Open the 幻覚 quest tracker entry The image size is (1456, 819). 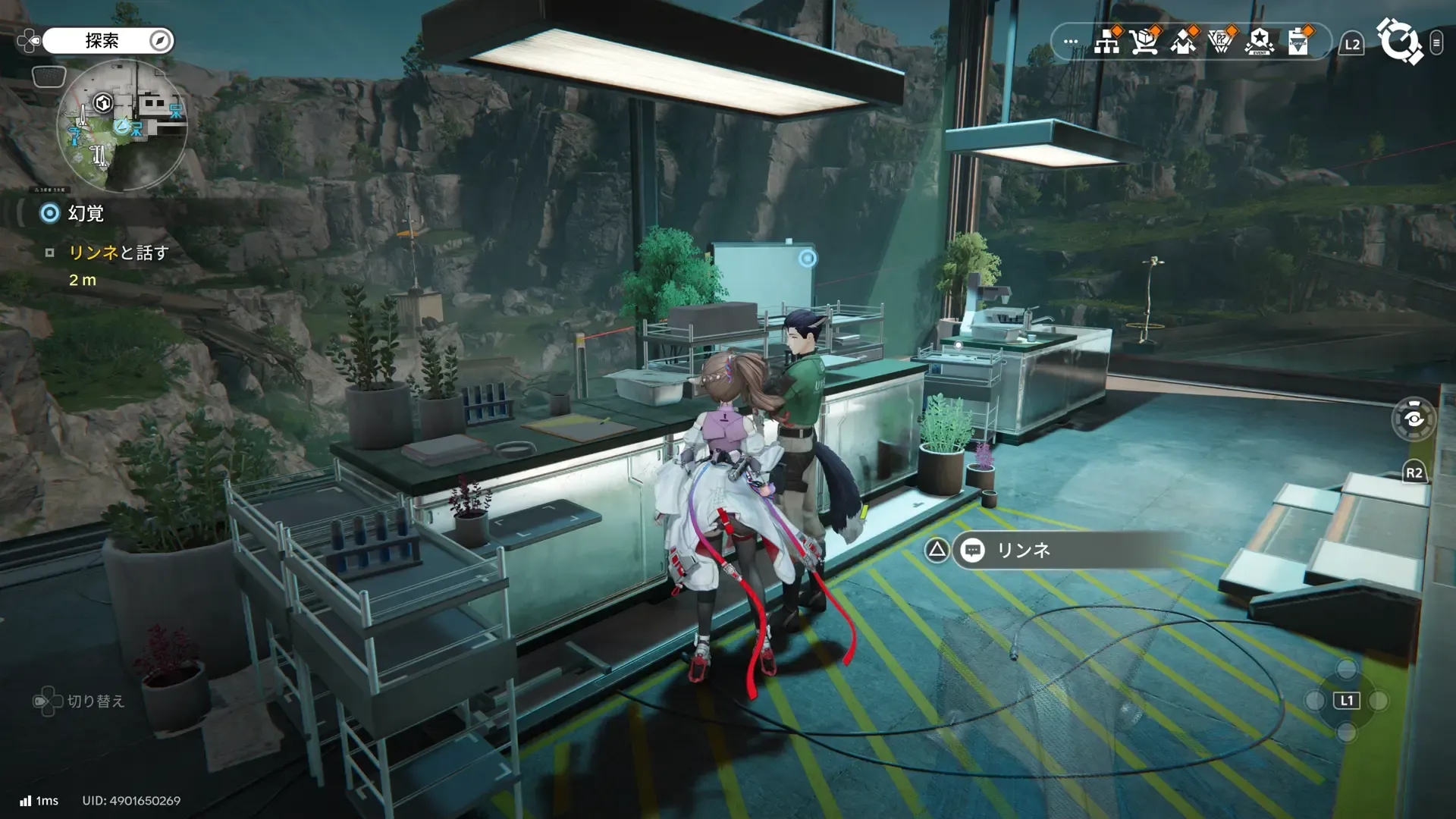pos(85,214)
